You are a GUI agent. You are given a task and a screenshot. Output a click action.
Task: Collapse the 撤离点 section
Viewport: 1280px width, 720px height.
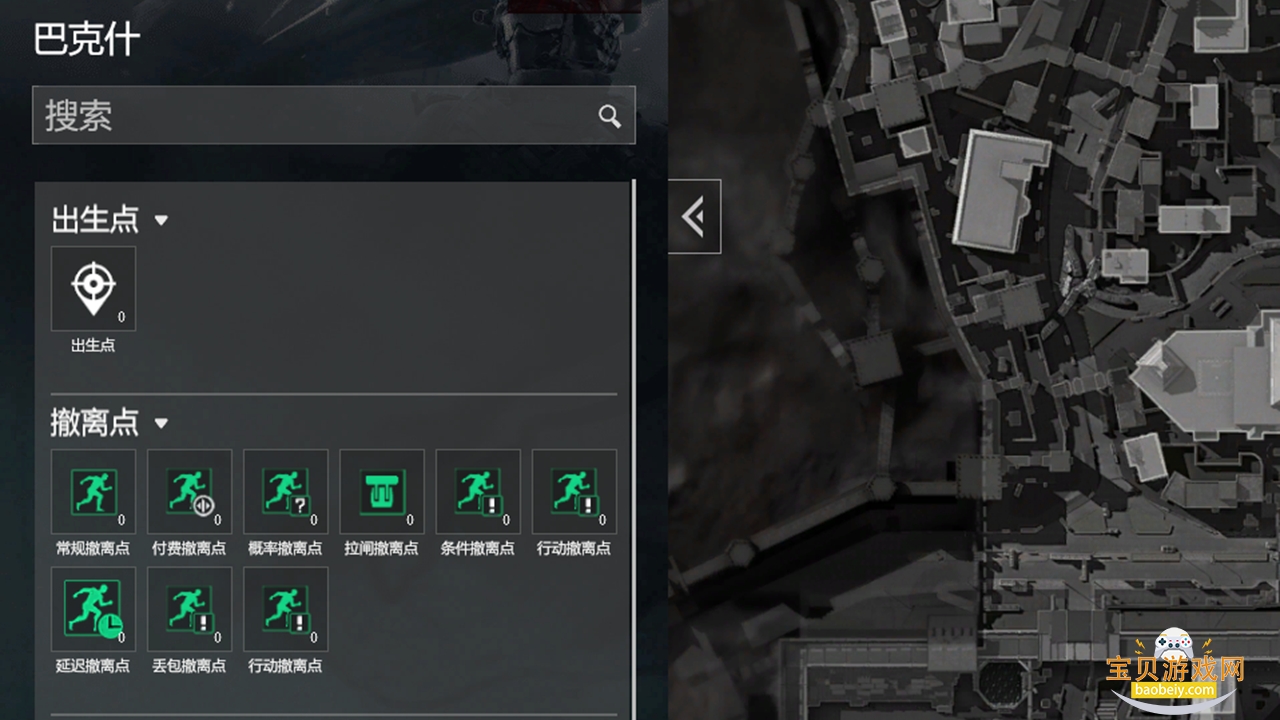coord(161,424)
